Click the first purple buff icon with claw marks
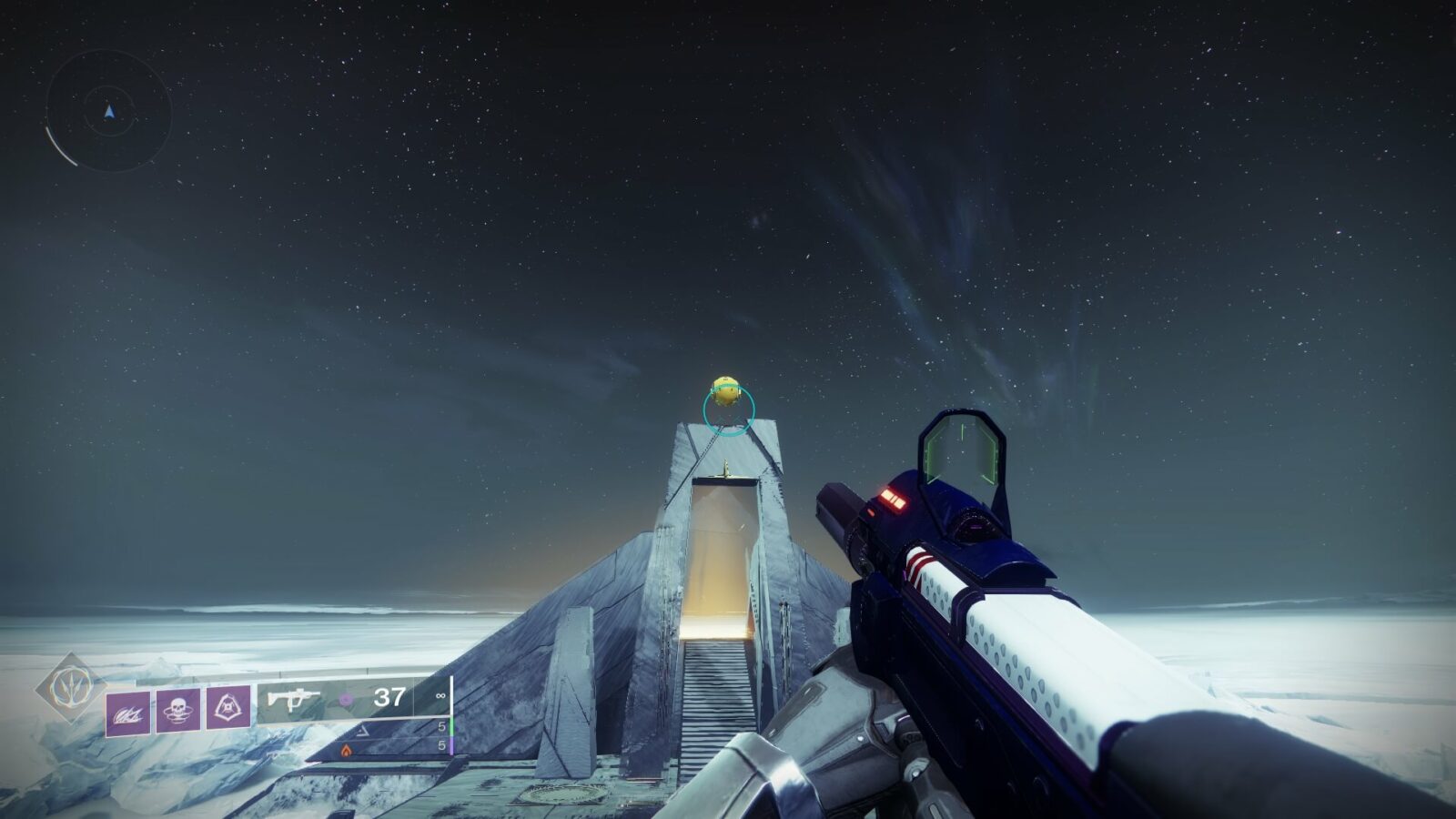 [x=126, y=713]
